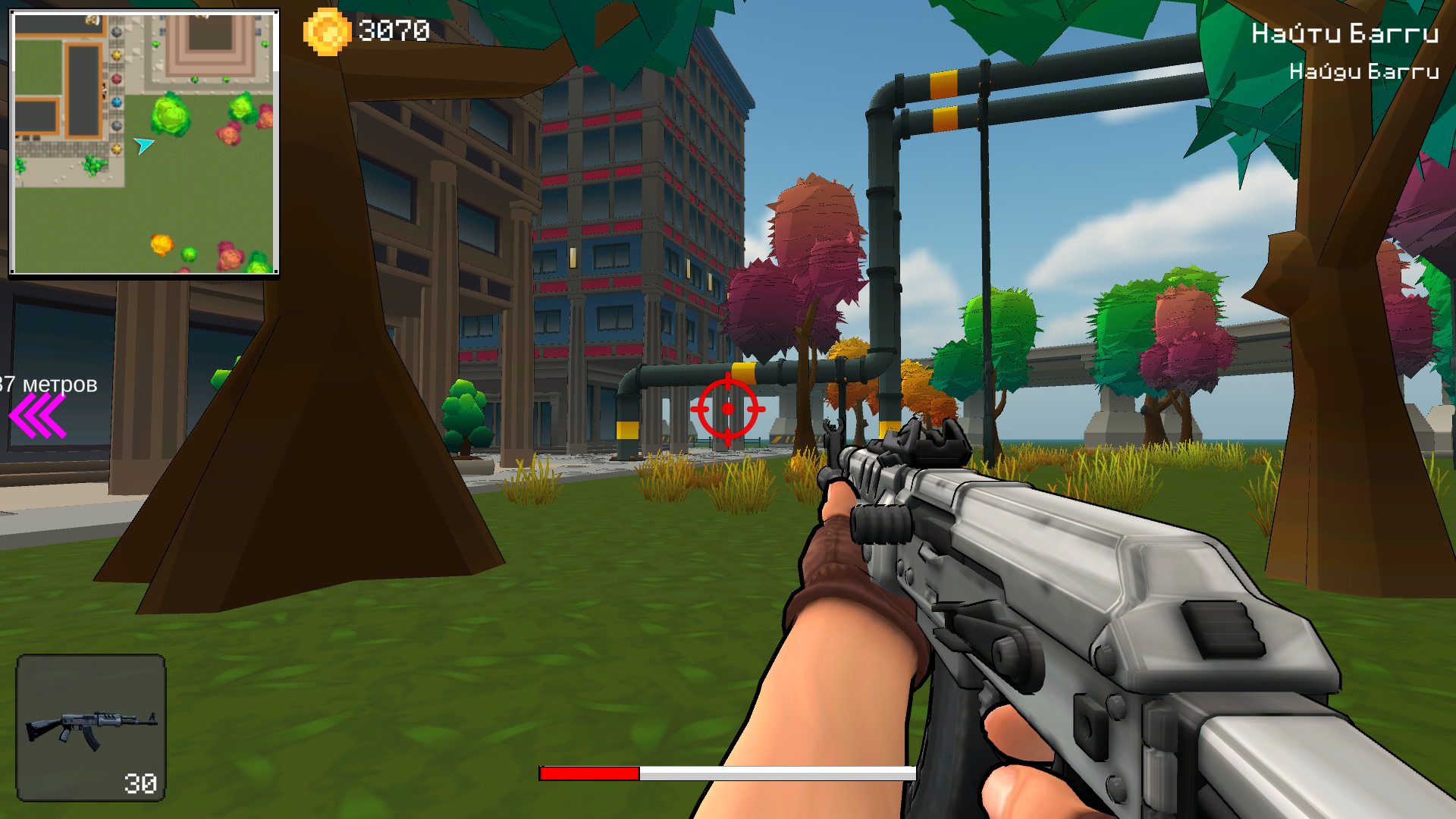Click the yellow star marker on the minimap

(x=116, y=55)
